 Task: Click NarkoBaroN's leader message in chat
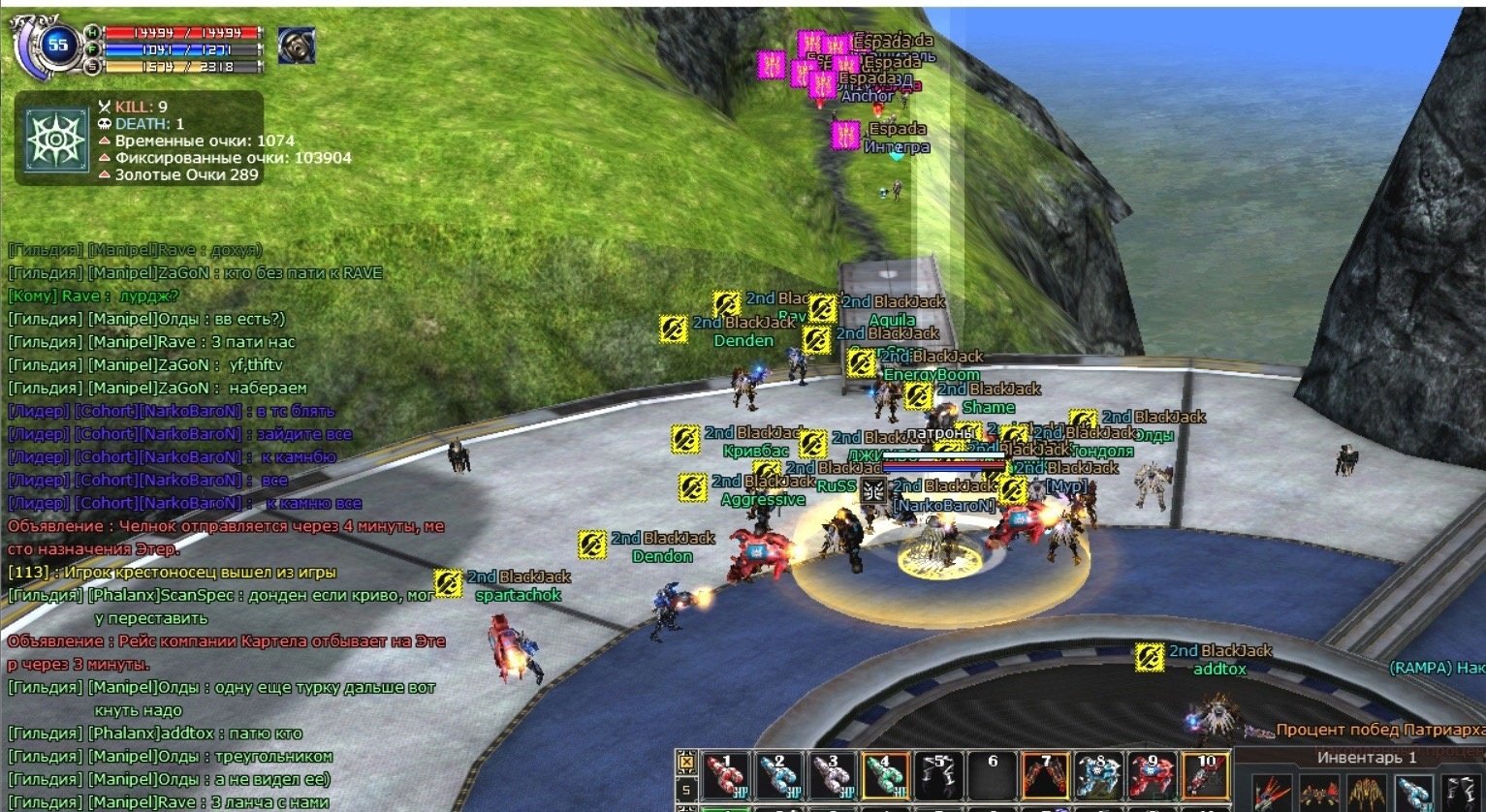(x=172, y=411)
